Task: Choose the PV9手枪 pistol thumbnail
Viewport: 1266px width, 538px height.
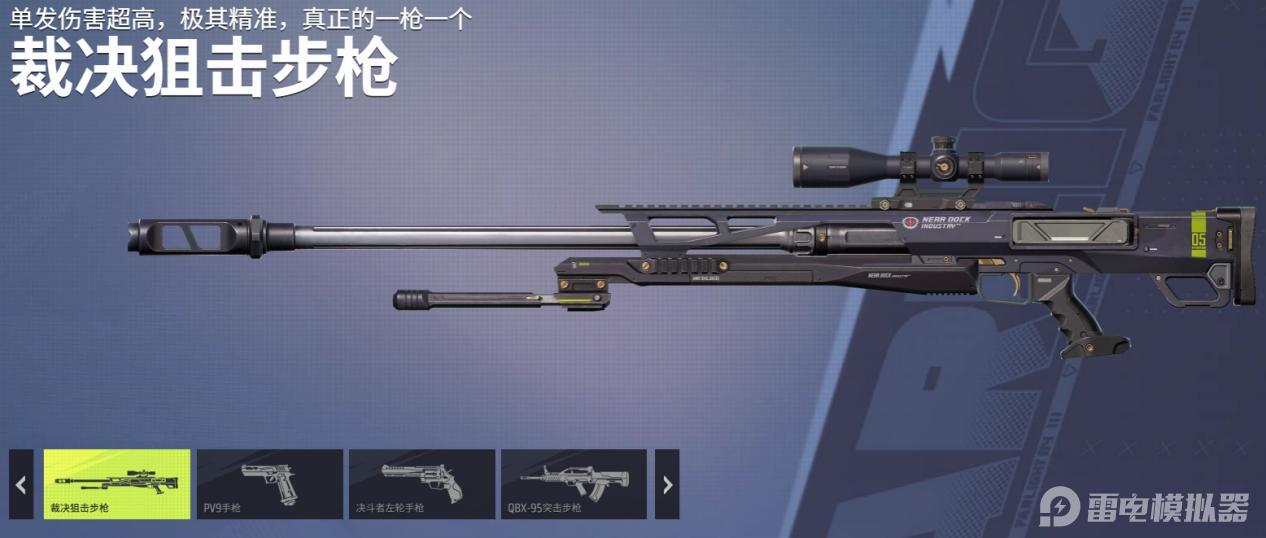Action: (269, 484)
